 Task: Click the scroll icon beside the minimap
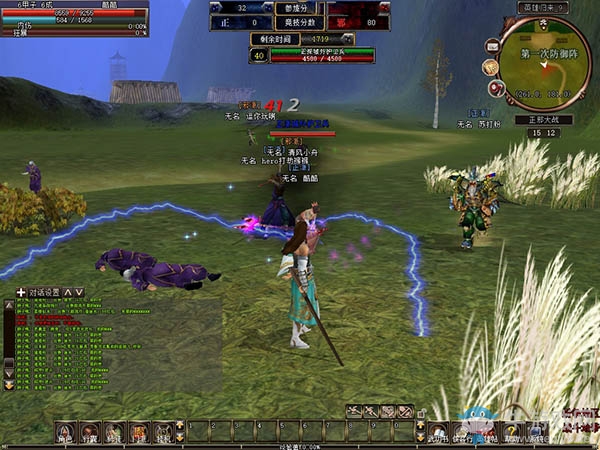491,67
